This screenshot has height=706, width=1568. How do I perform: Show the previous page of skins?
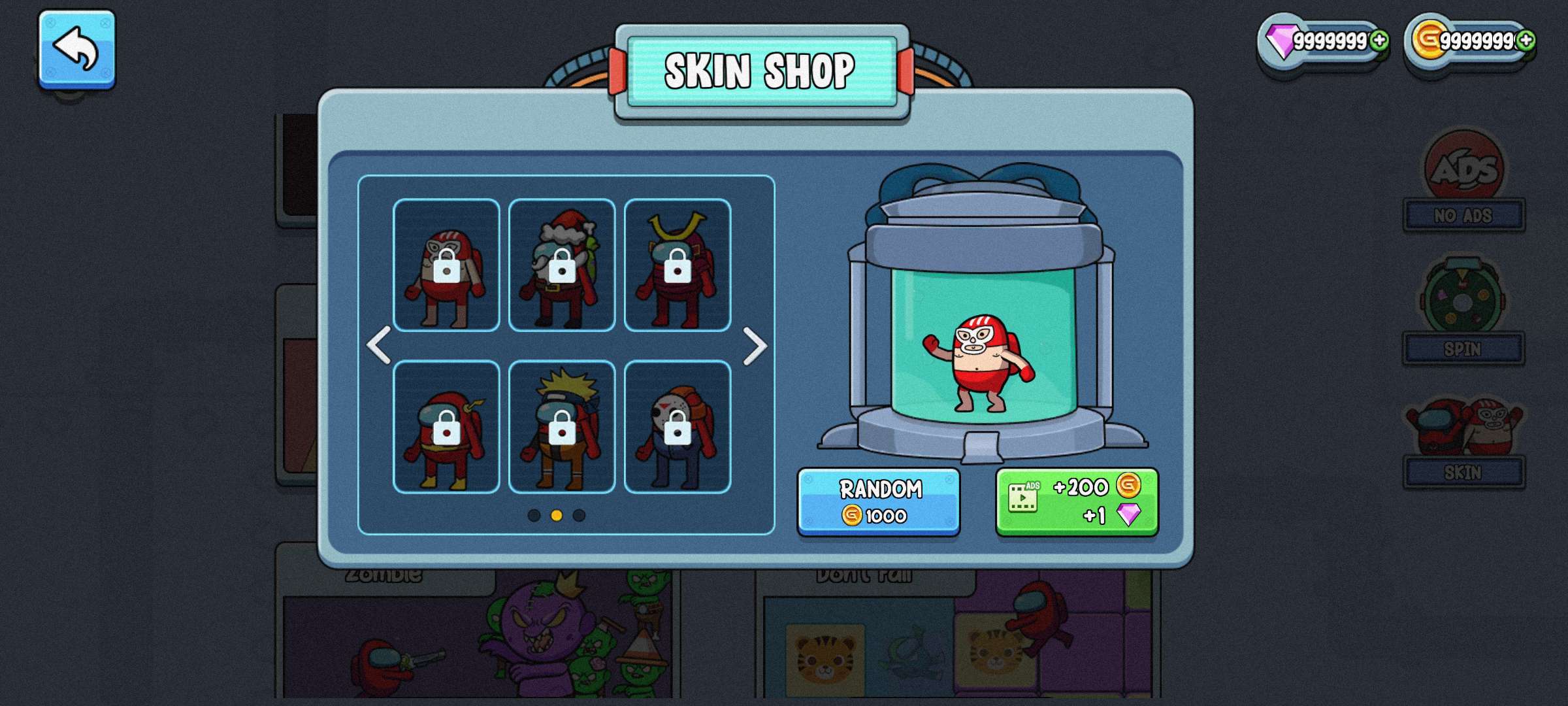[x=379, y=345]
